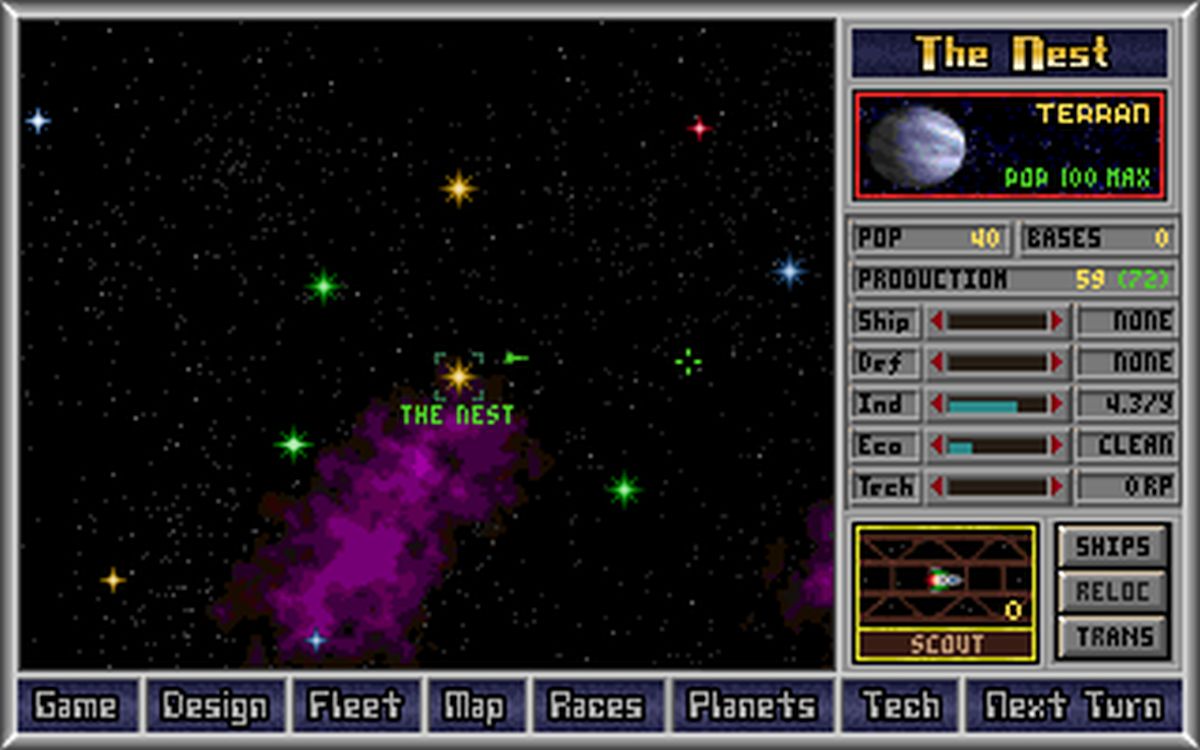
Task: Open the Planets list
Action: click(x=750, y=706)
